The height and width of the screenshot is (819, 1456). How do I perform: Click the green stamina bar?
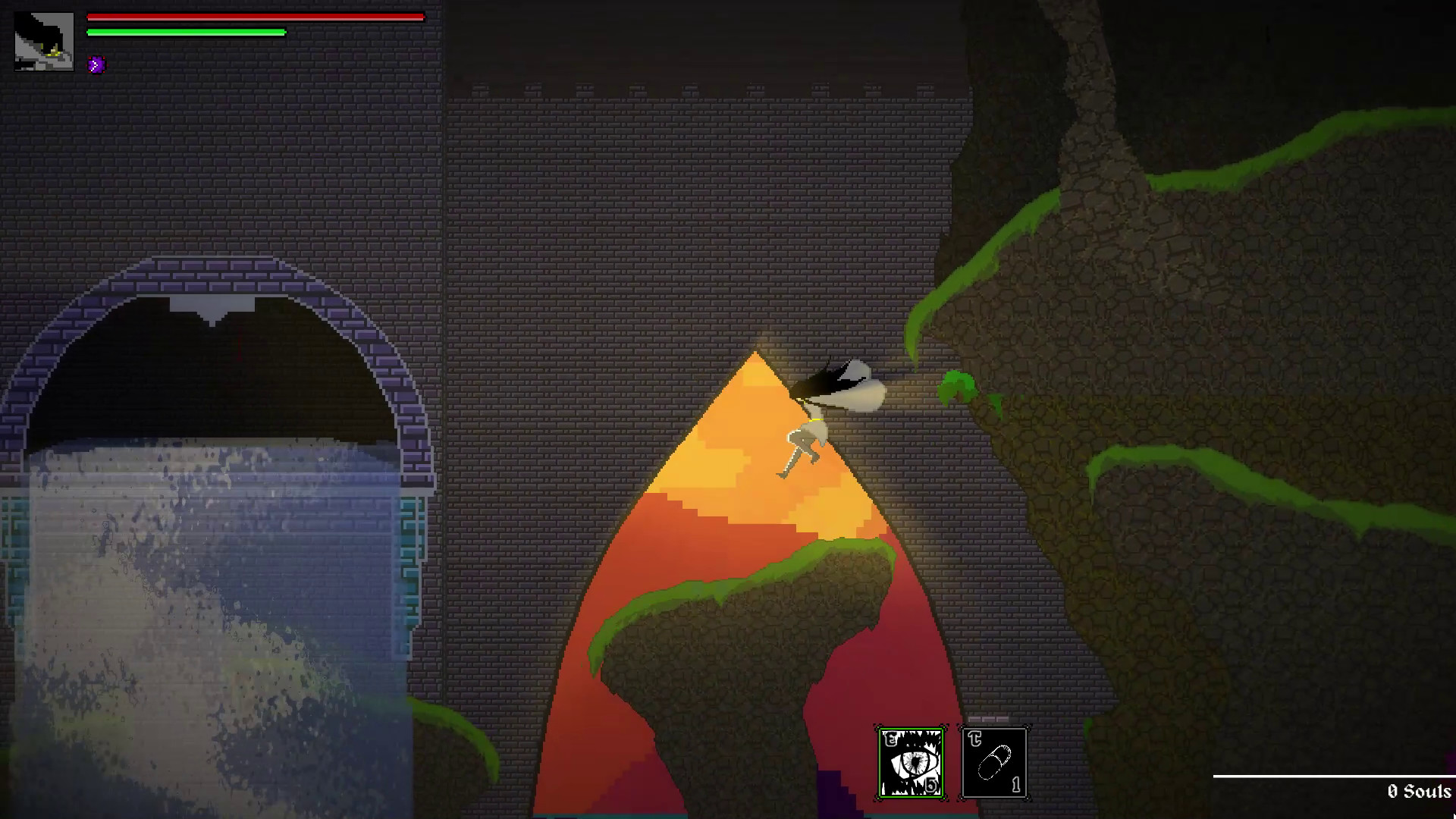tap(186, 33)
